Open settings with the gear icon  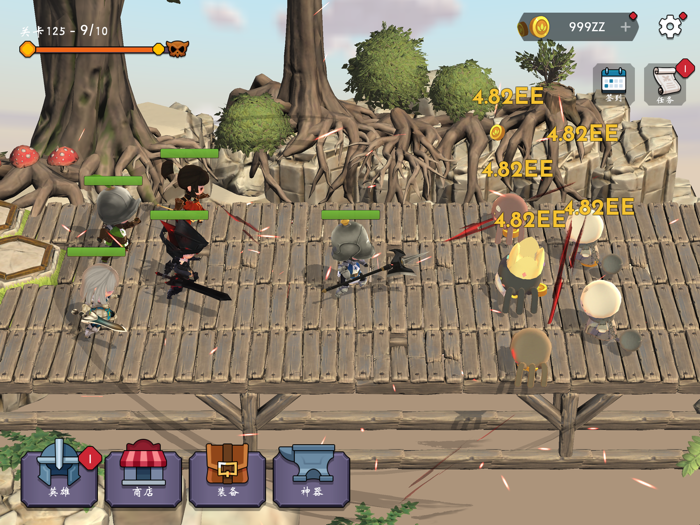[670, 27]
